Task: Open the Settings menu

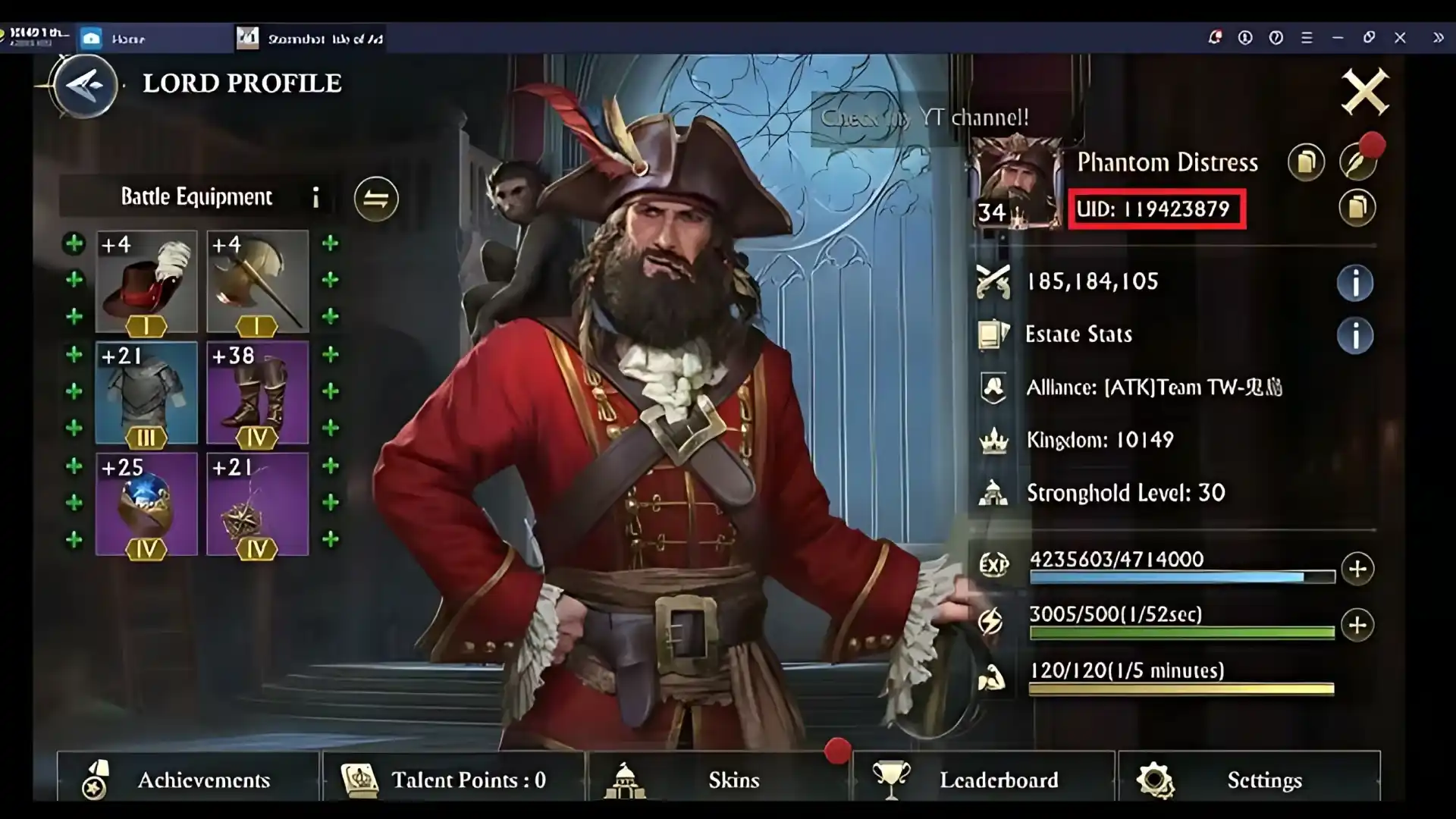Action: coord(1249,779)
